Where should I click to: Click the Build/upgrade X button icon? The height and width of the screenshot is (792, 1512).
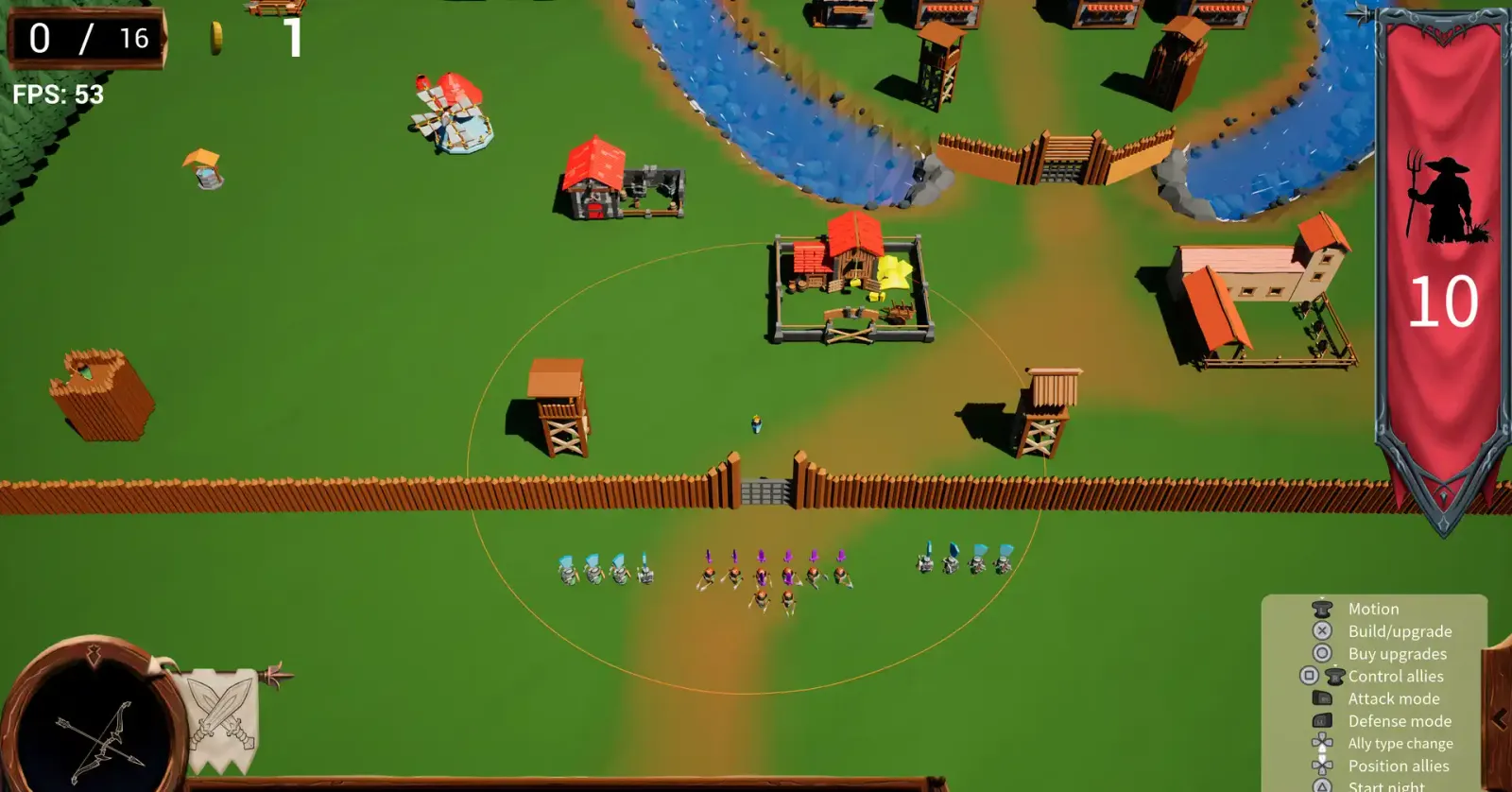pyautogui.click(x=1320, y=630)
